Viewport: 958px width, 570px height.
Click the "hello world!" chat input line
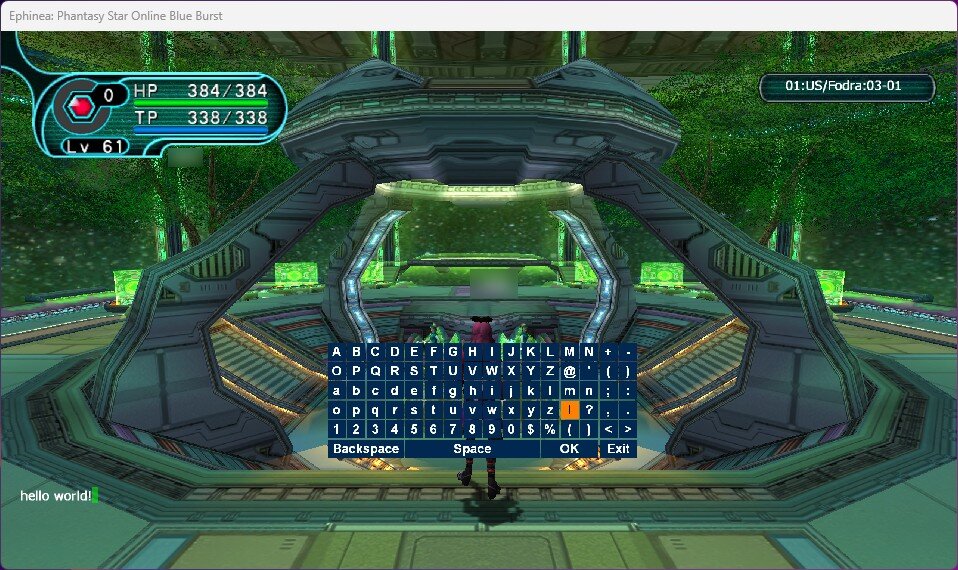pyautogui.click(x=57, y=496)
